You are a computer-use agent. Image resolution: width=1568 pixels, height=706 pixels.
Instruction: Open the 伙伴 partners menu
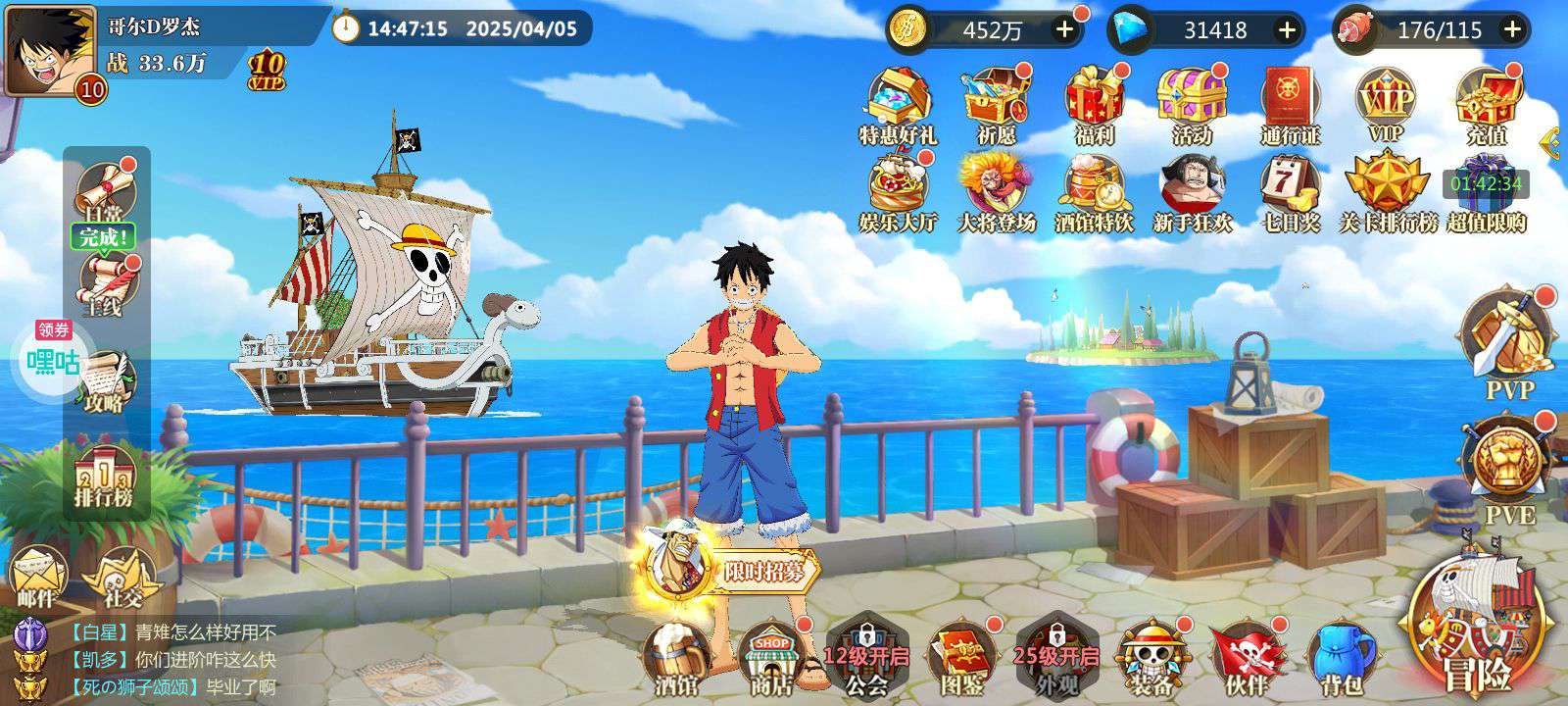coord(1247,657)
